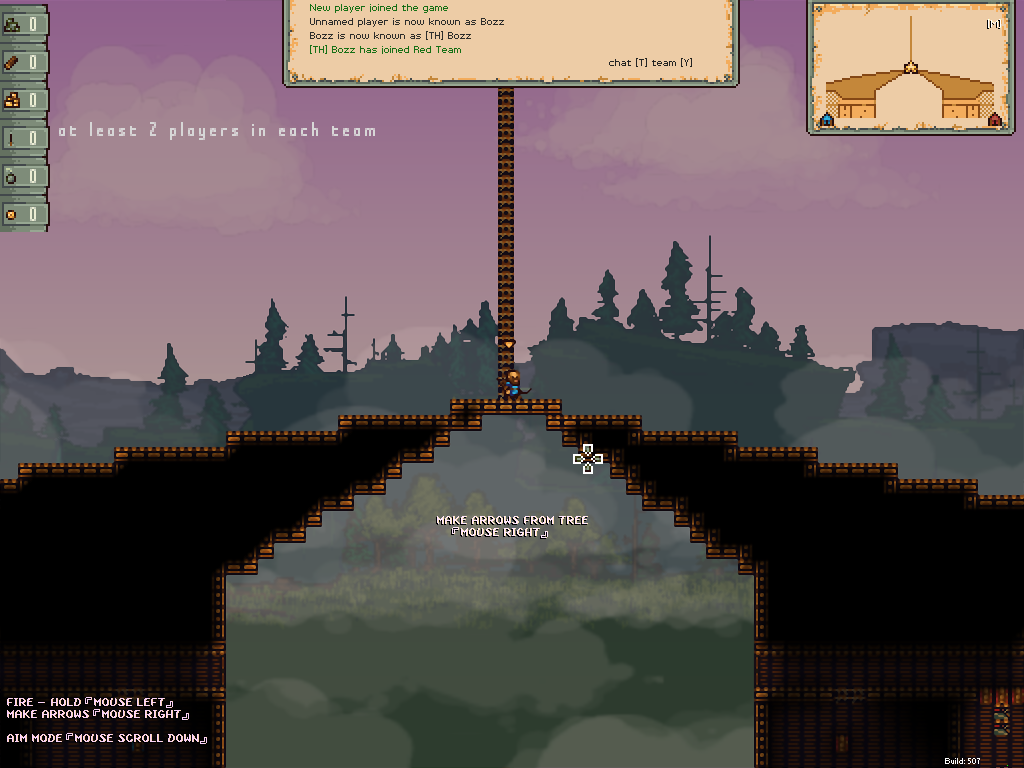Screen dimensions: 1024x768
Task: Select the coin counter slot
Action: [23, 214]
